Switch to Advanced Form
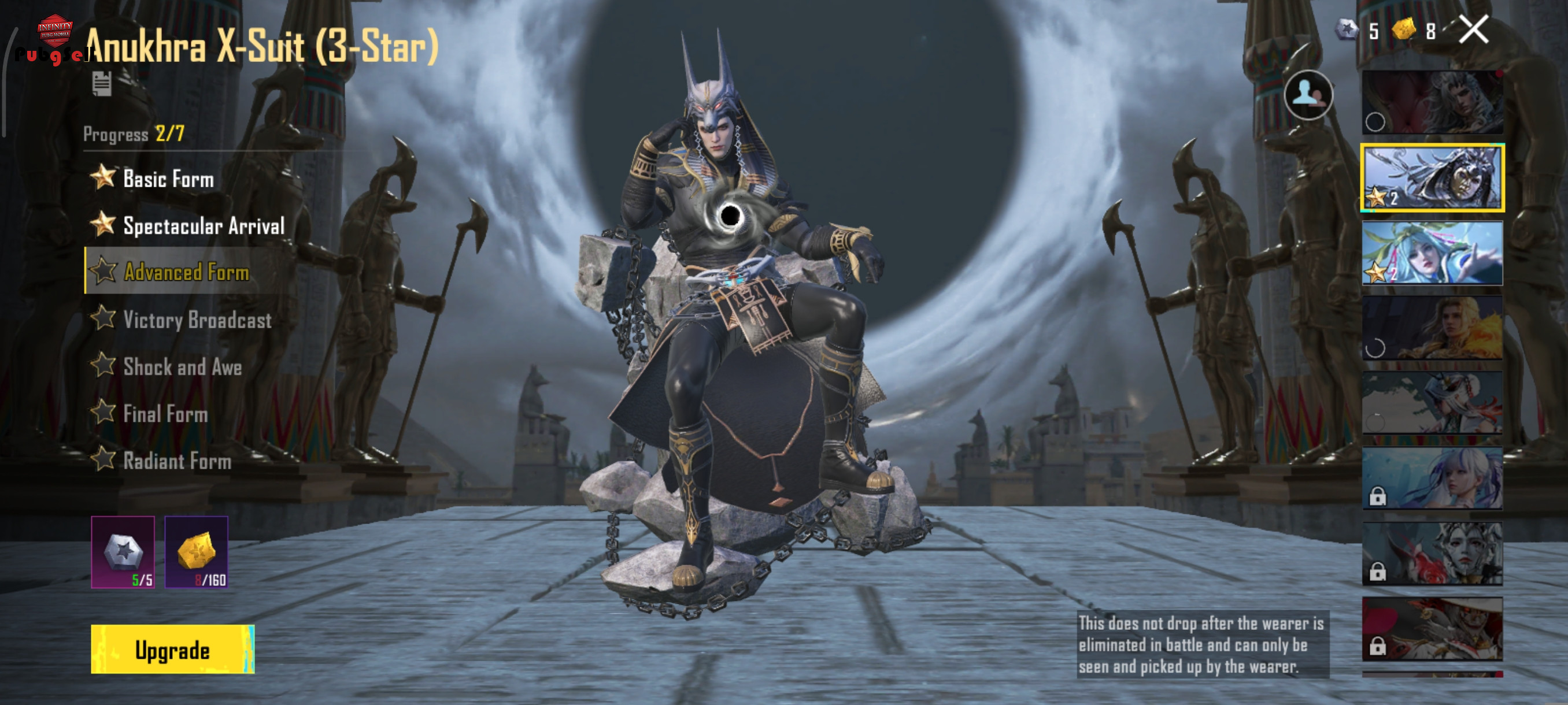This screenshot has height=705, width=1568. (x=186, y=272)
